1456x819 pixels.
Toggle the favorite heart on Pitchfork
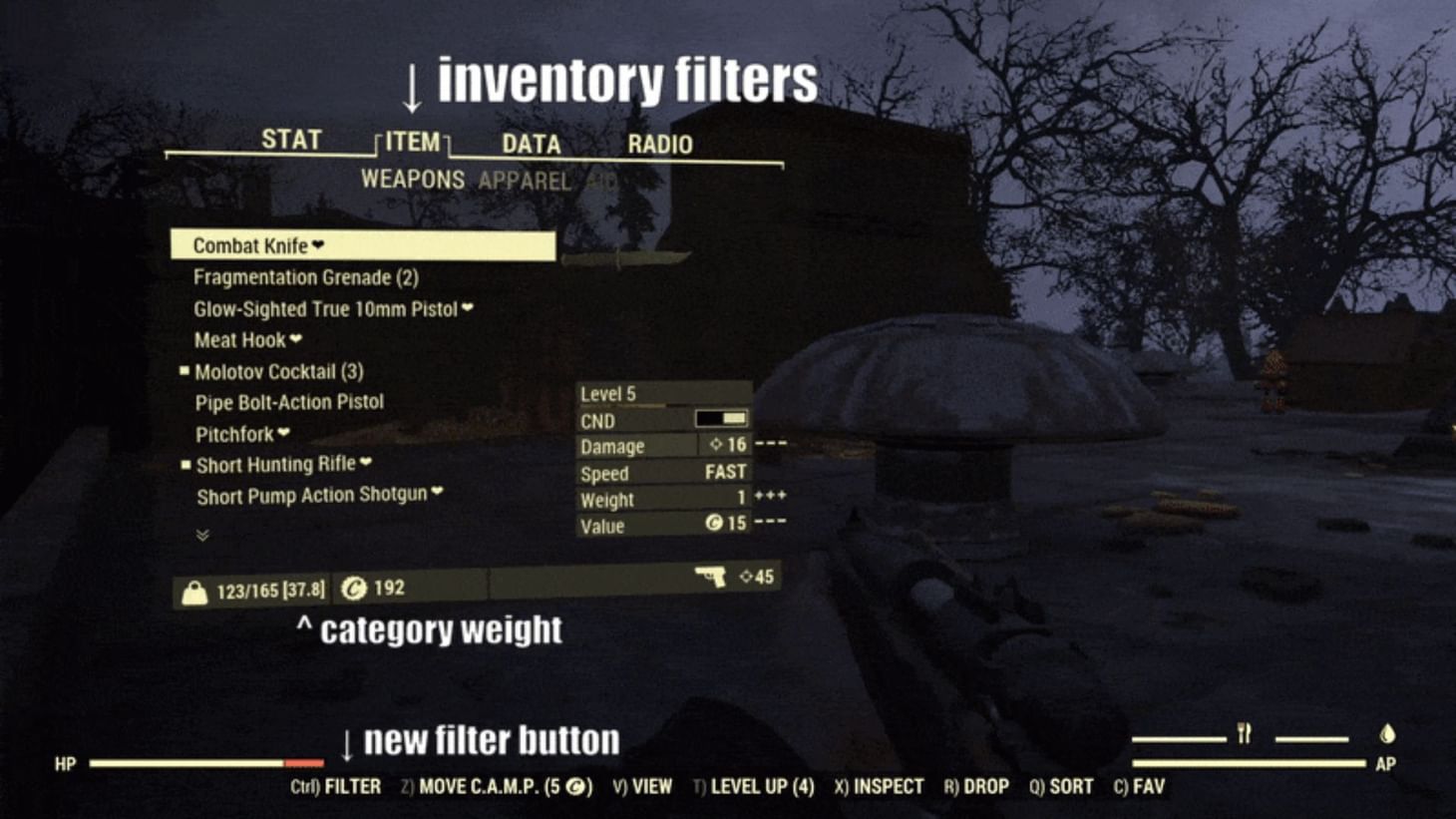284,433
